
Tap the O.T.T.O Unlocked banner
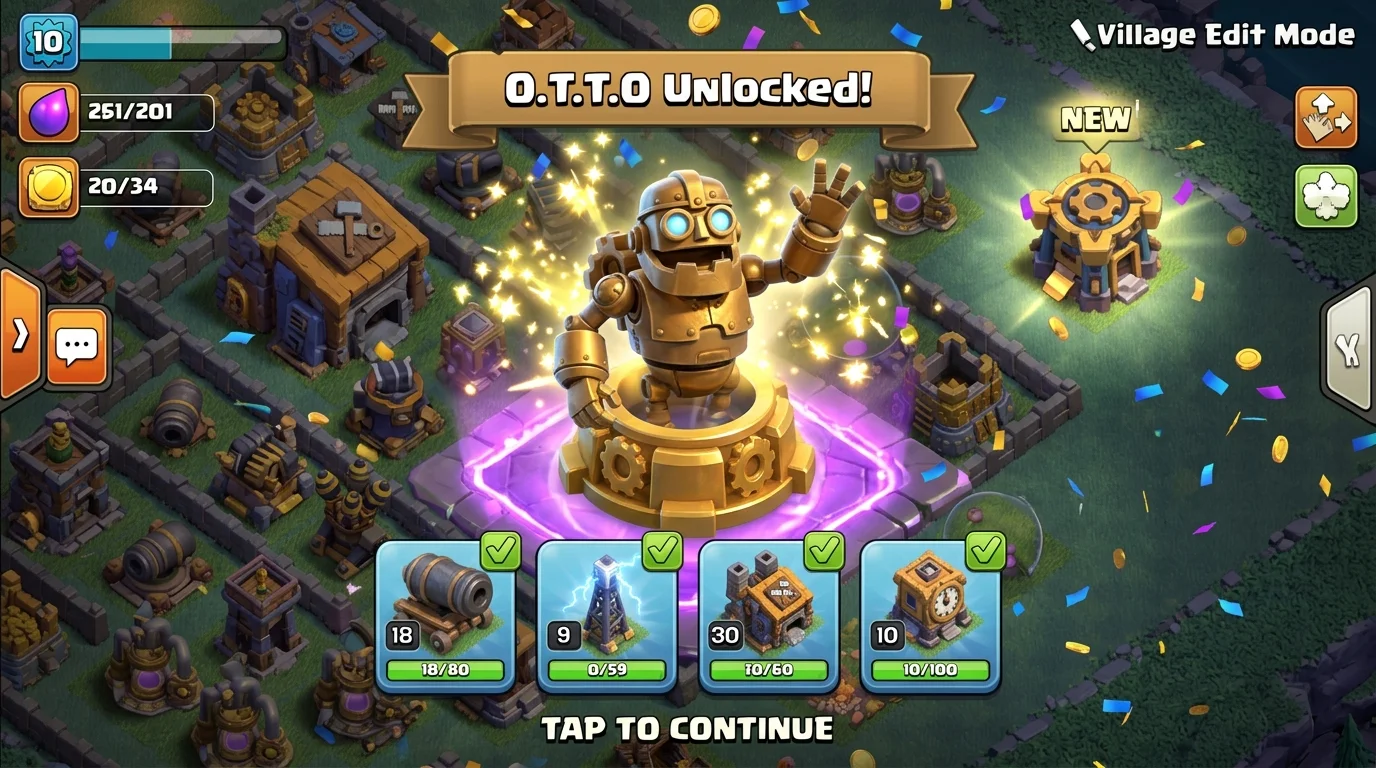tap(688, 88)
